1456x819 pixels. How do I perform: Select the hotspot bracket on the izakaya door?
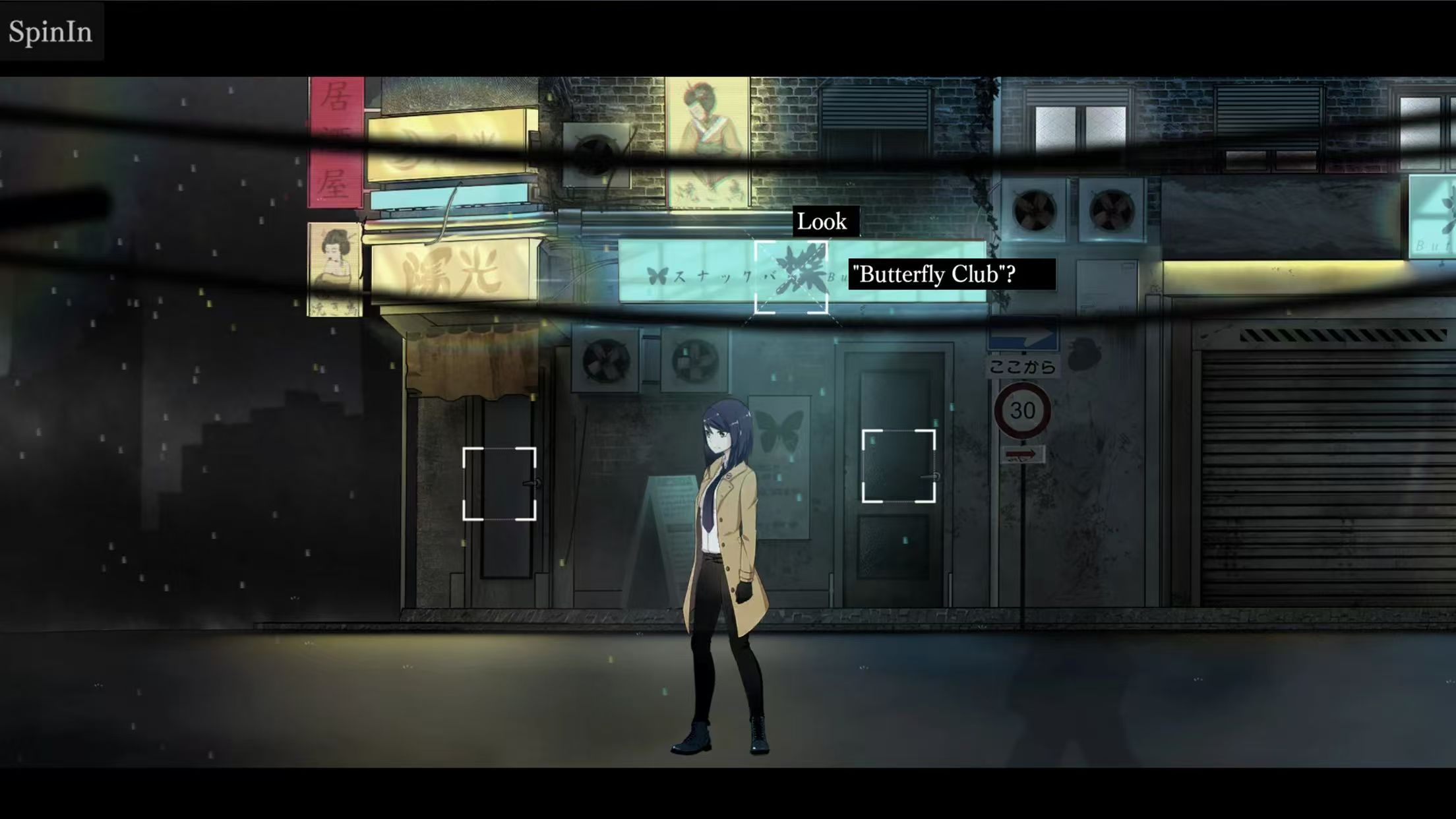pyautogui.click(x=499, y=484)
